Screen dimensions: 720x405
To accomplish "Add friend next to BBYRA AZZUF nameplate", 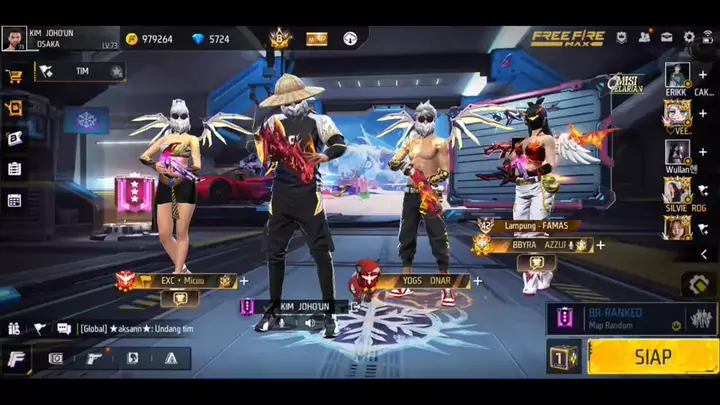I will pos(600,245).
